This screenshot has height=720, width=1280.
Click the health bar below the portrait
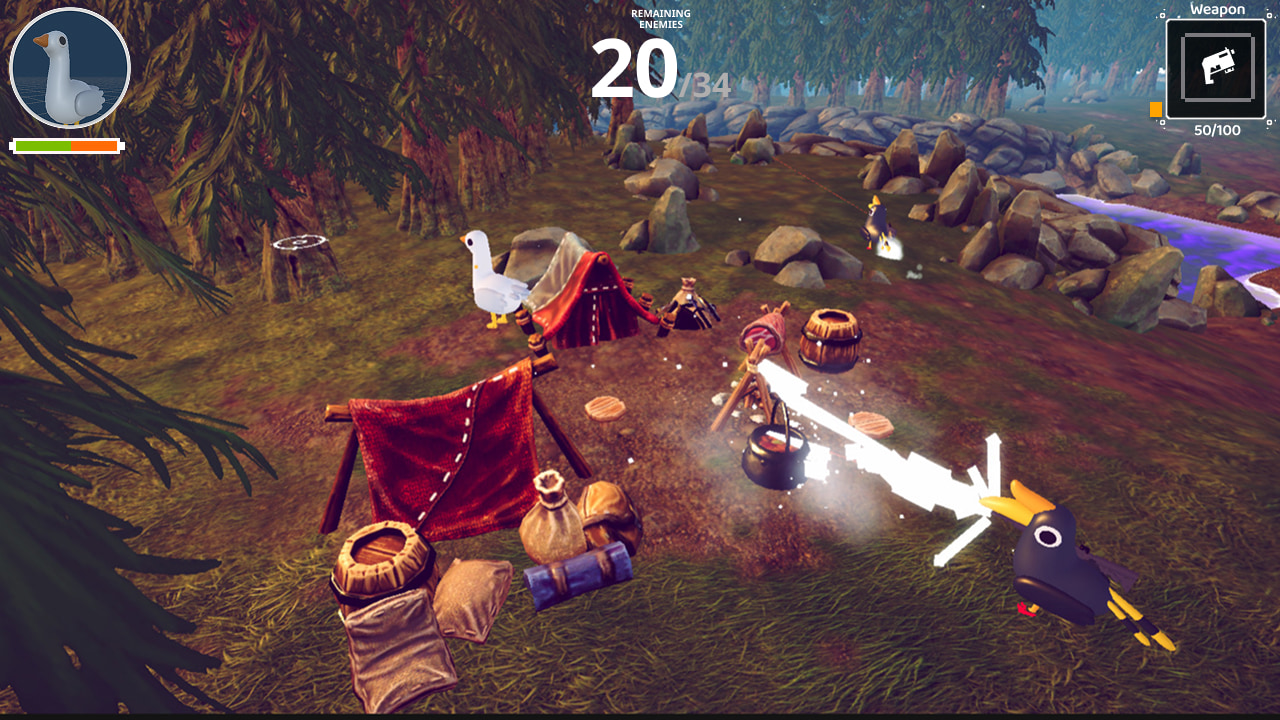pos(67,146)
